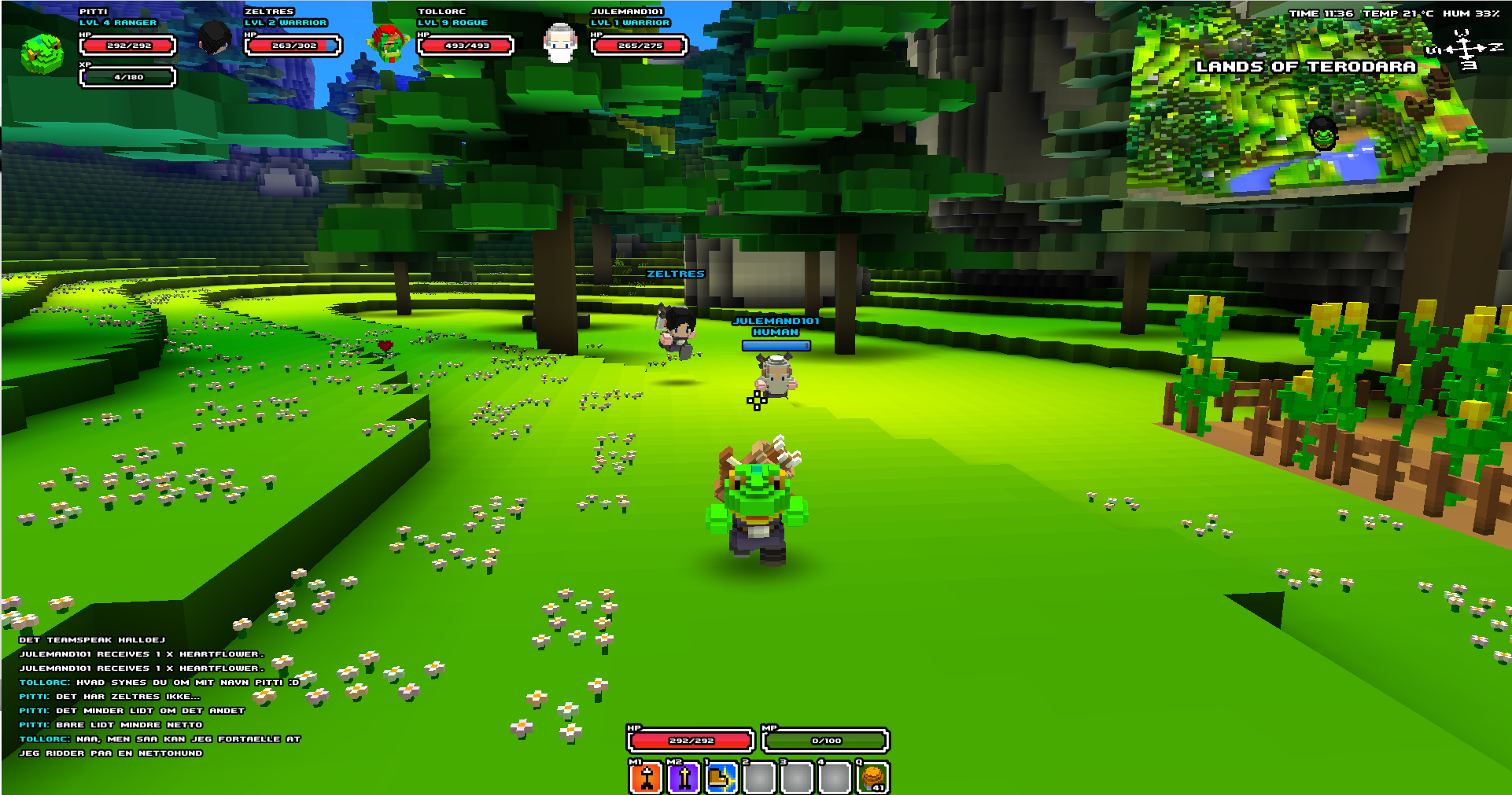This screenshot has height=795, width=1512.
Task: Select the Q consumable item with 41 count
Action: click(872, 778)
